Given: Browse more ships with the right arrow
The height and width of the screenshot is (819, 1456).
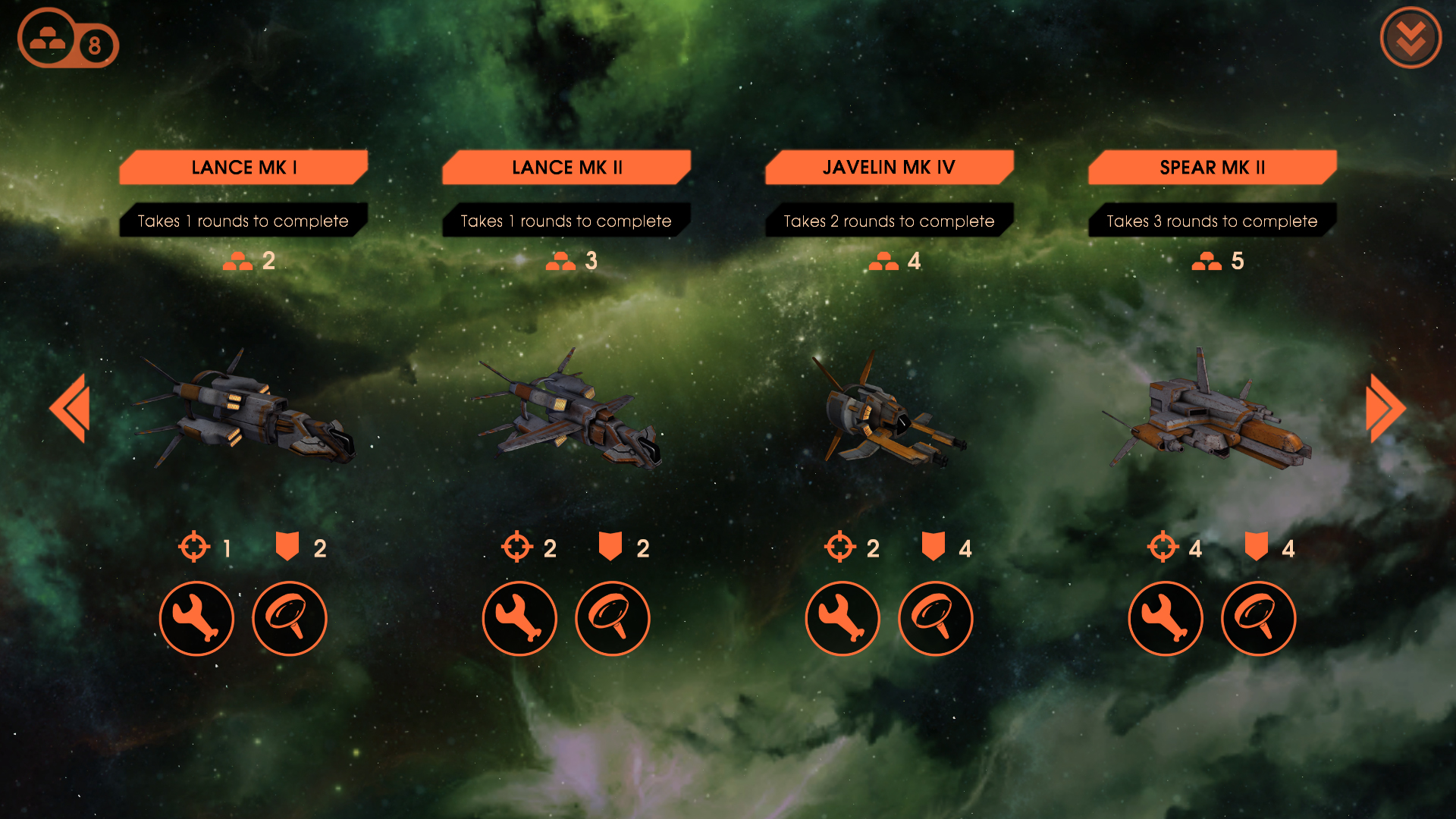Looking at the screenshot, I should point(1384,408).
